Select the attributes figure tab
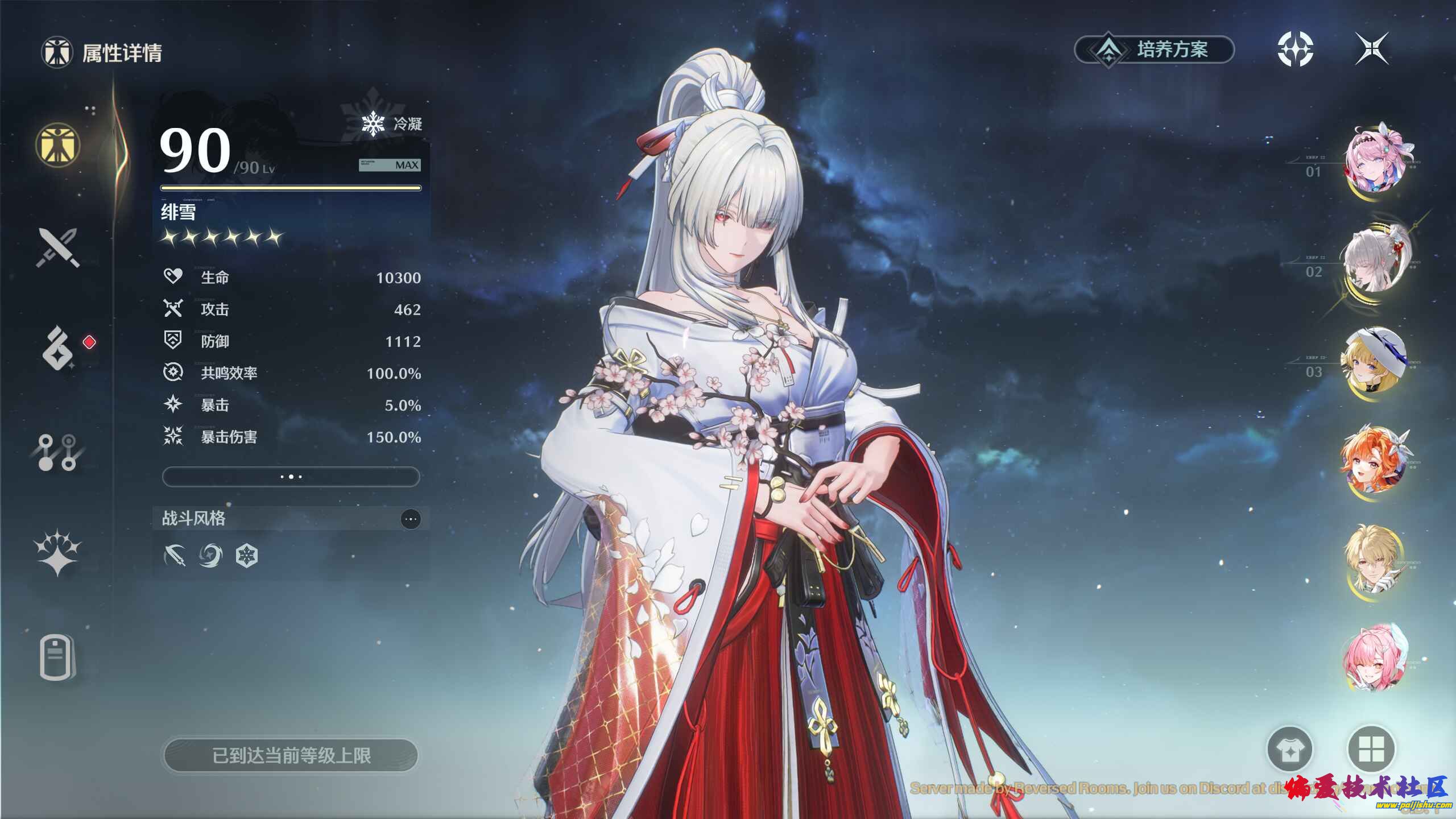1456x819 pixels. (x=57, y=144)
